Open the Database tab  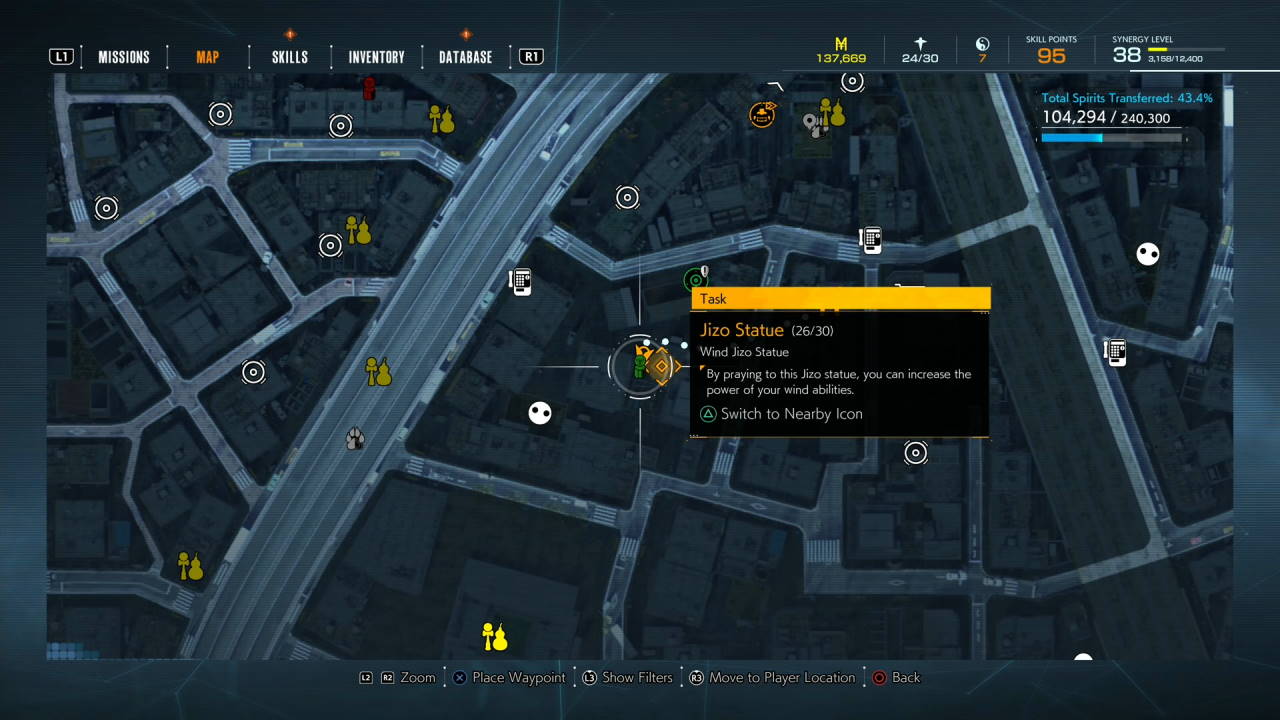(465, 57)
